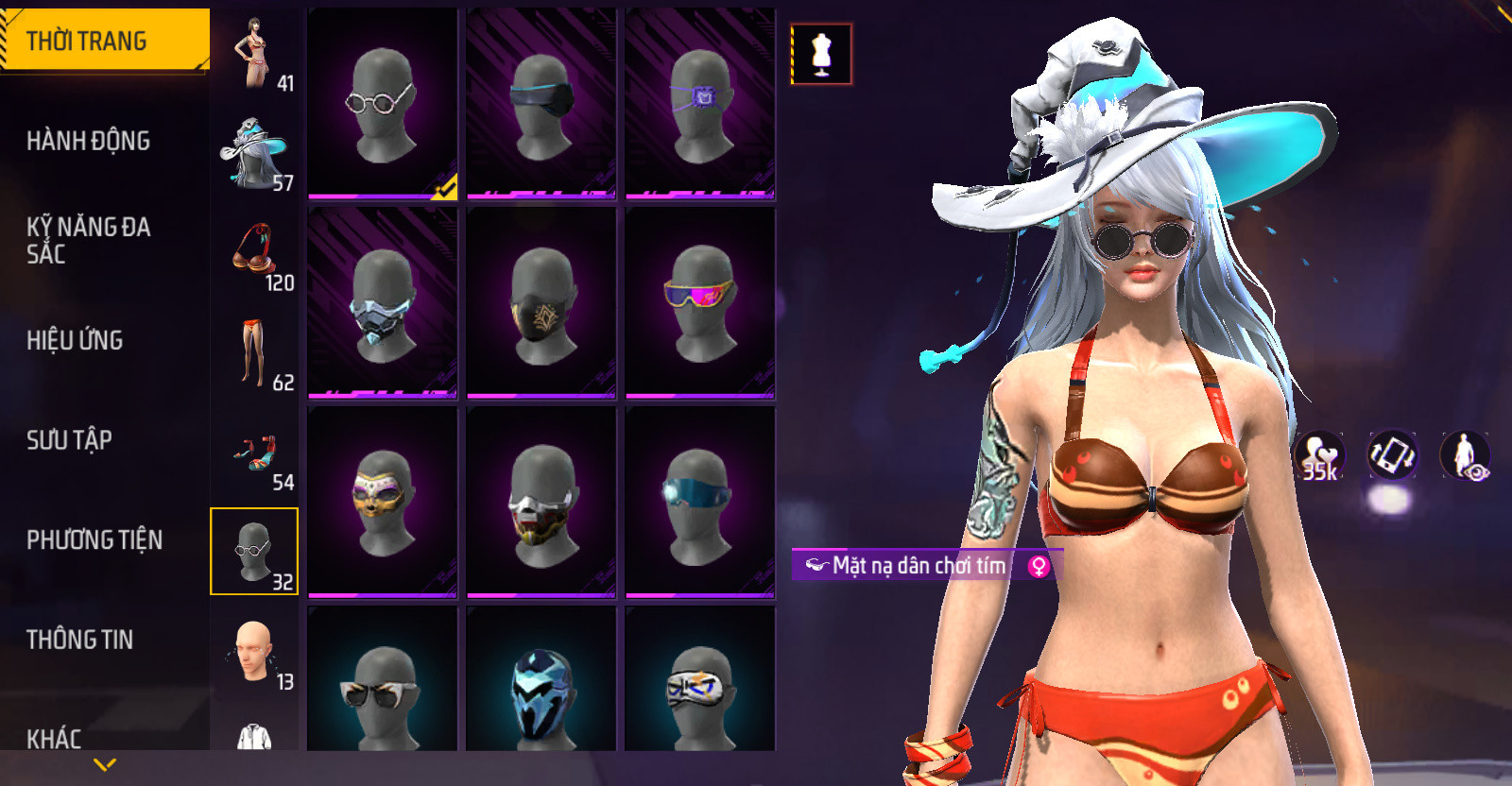The image size is (1512, 786).
Task: Open Kỹ Năng Đa Sắc menu
Action: [89, 240]
